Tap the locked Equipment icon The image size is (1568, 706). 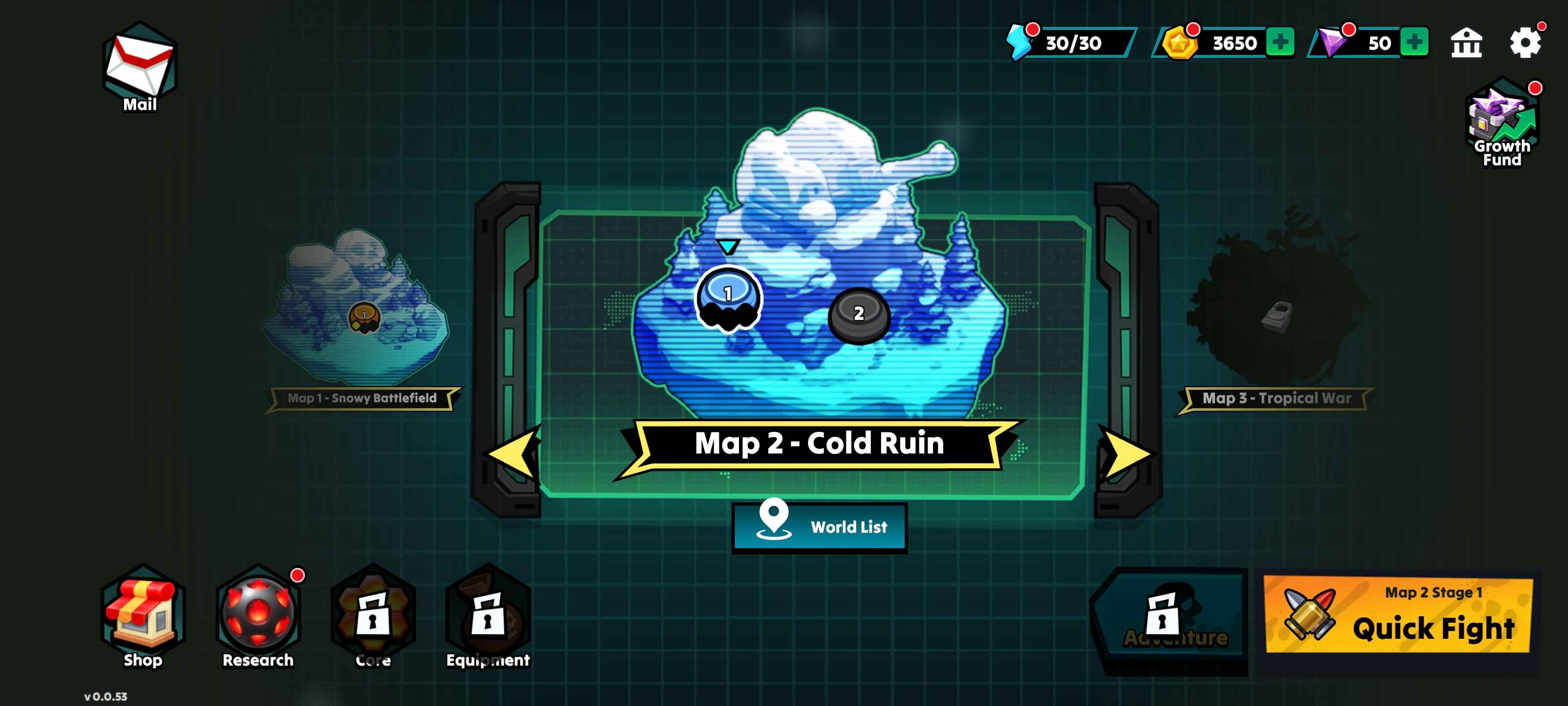click(x=488, y=616)
